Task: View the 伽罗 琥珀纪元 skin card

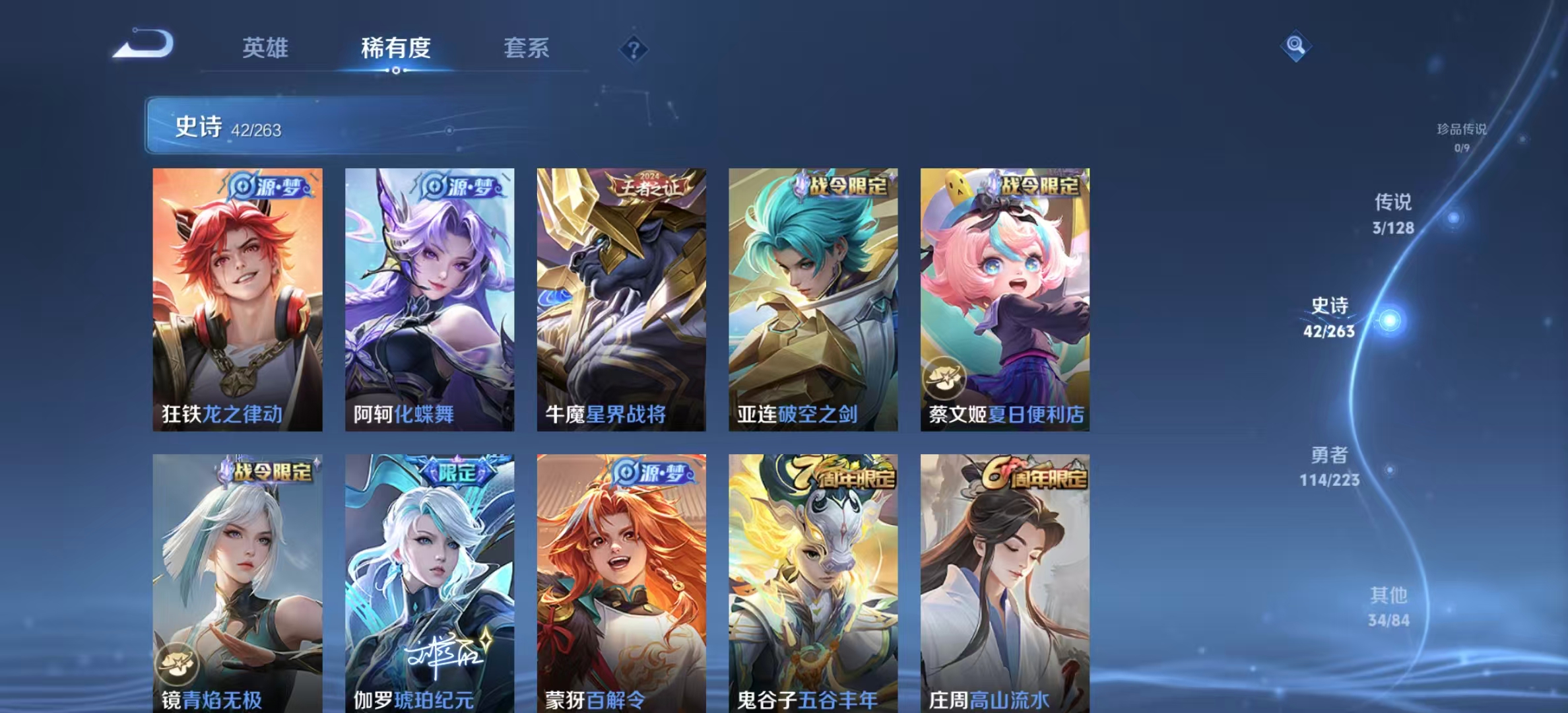Action: 430,582
